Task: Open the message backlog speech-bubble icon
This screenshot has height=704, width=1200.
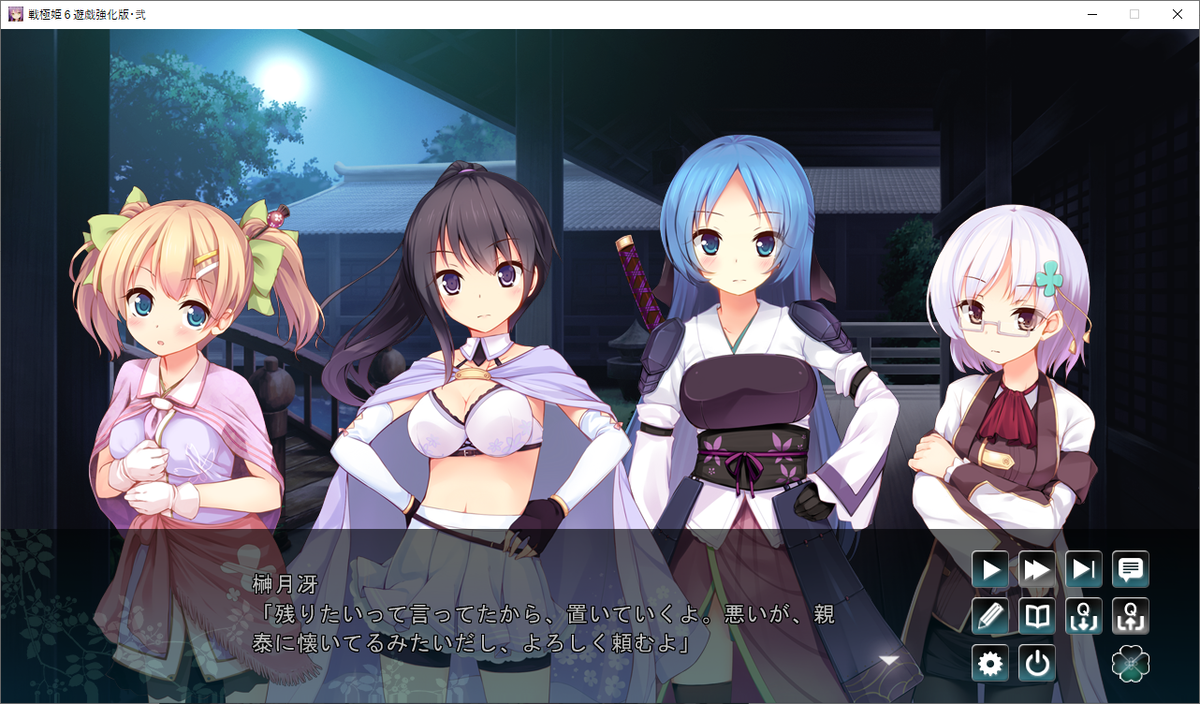Action: point(1131,570)
